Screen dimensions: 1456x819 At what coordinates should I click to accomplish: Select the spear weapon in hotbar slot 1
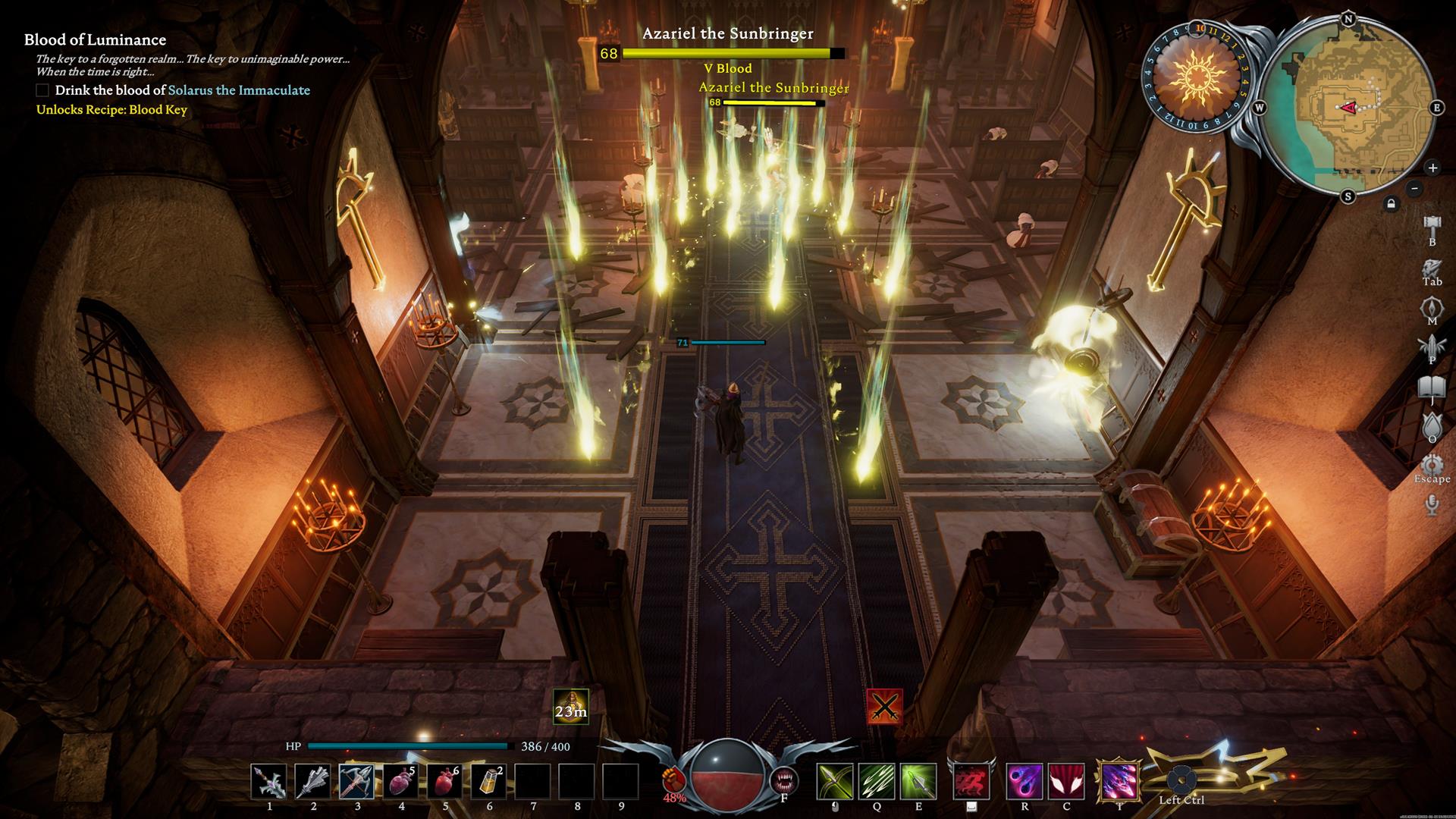pyautogui.click(x=269, y=782)
